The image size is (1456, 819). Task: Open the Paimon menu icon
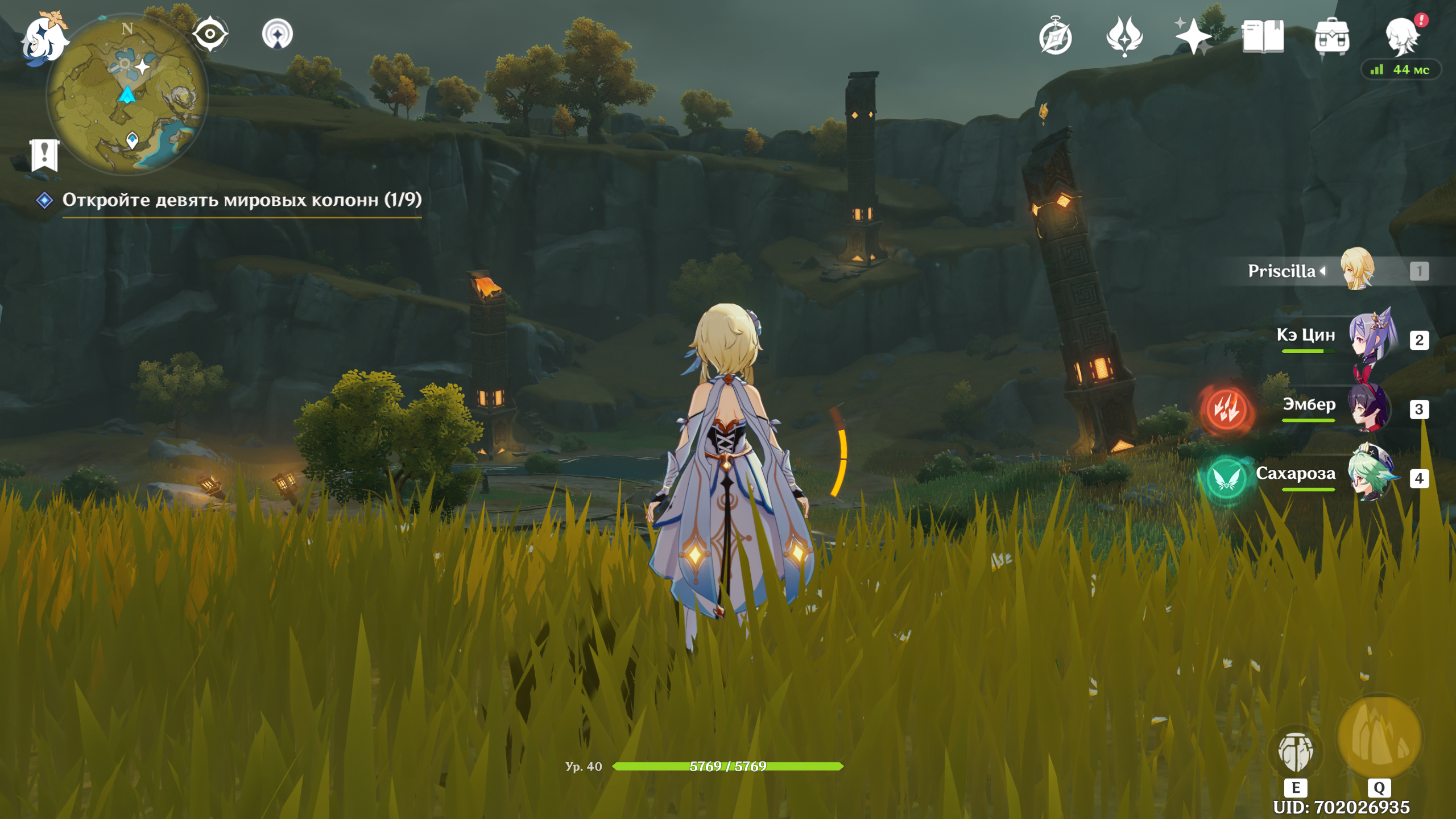pos(44,40)
